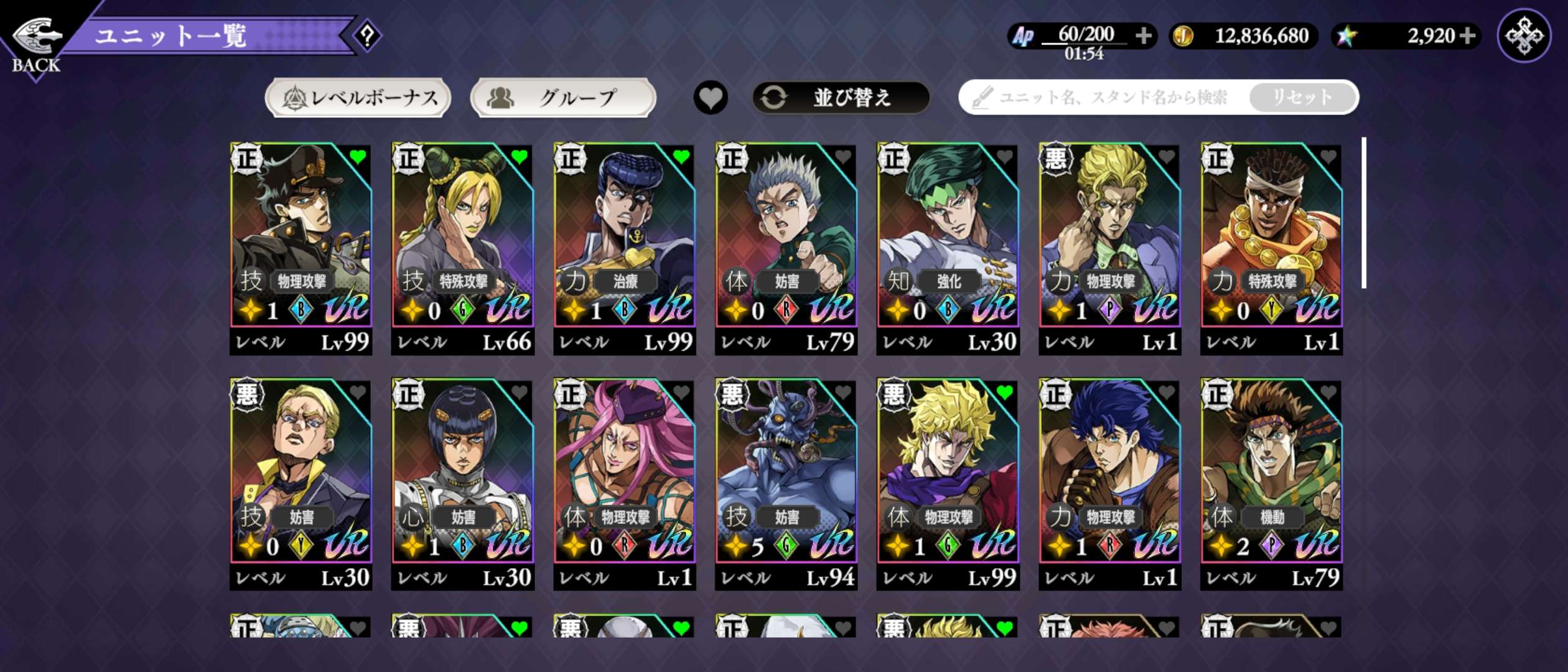Open the 並び替え sort options
This screenshot has height=672, width=1568.
tap(841, 98)
